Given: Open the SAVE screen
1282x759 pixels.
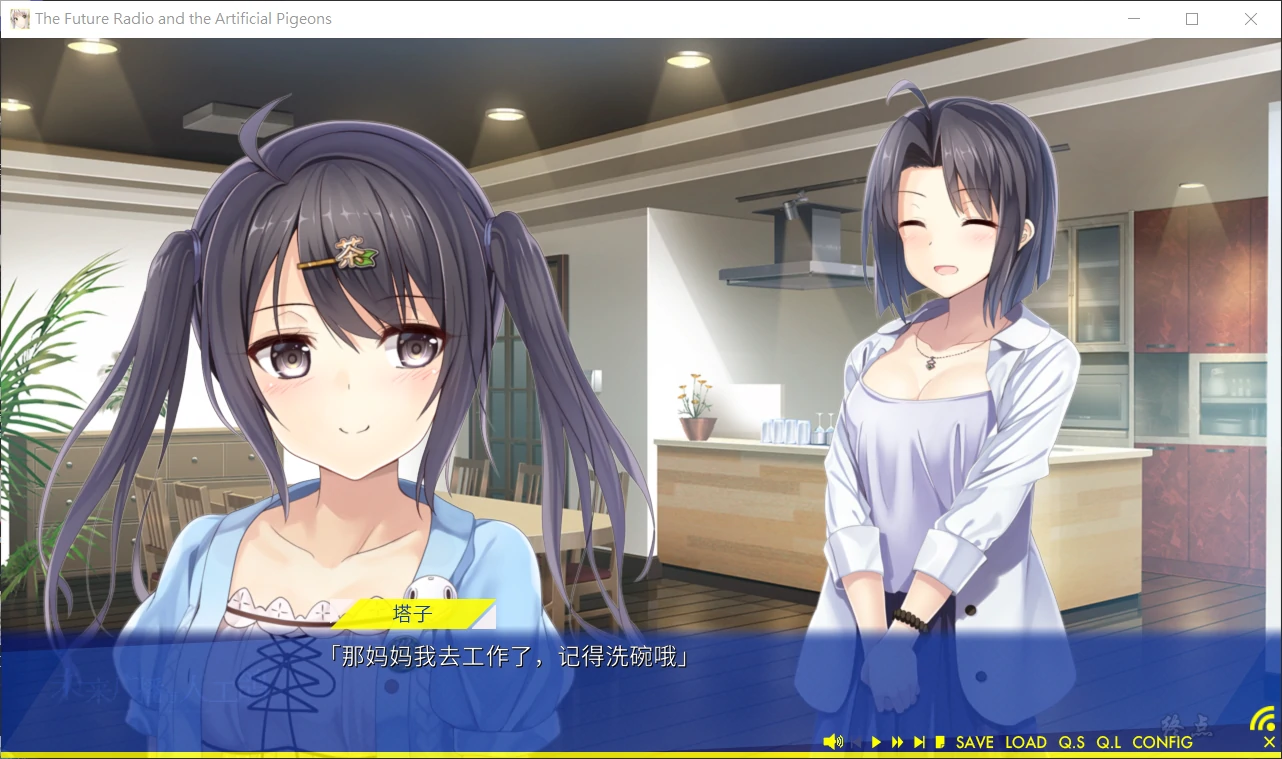Looking at the screenshot, I should pos(973,742).
